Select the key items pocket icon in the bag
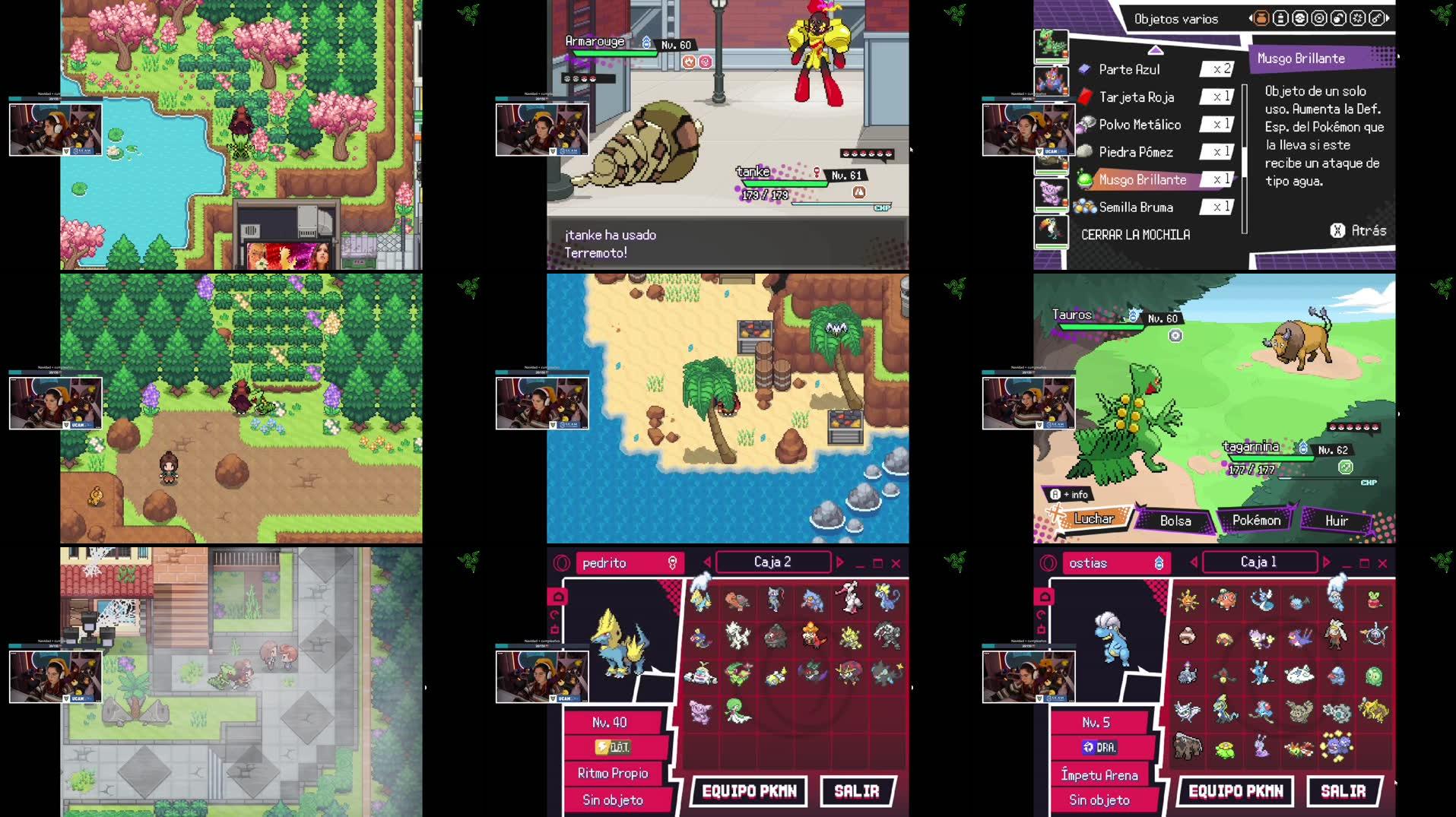 (x=1376, y=18)
